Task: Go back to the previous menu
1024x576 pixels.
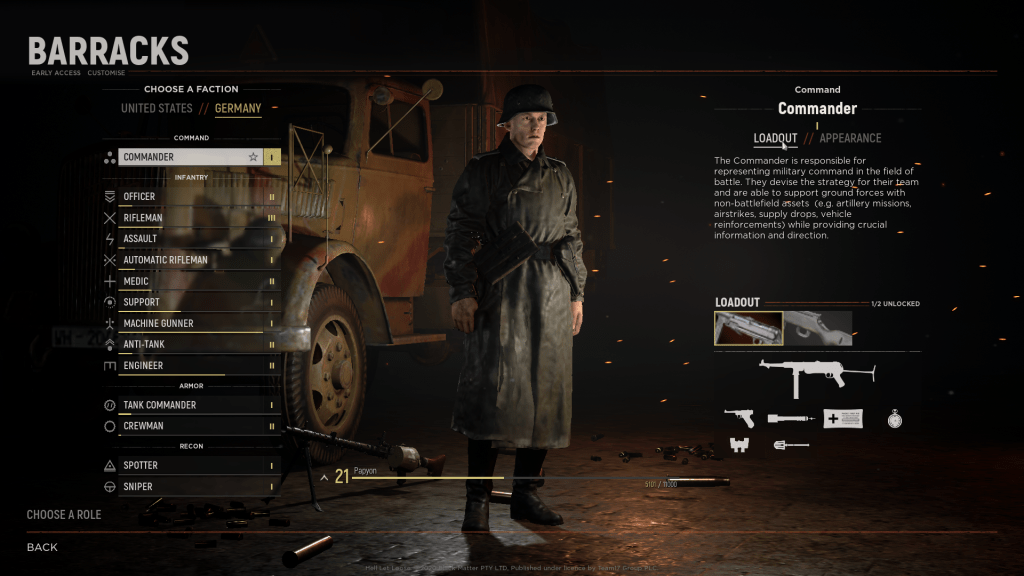Action: [42, 547]
